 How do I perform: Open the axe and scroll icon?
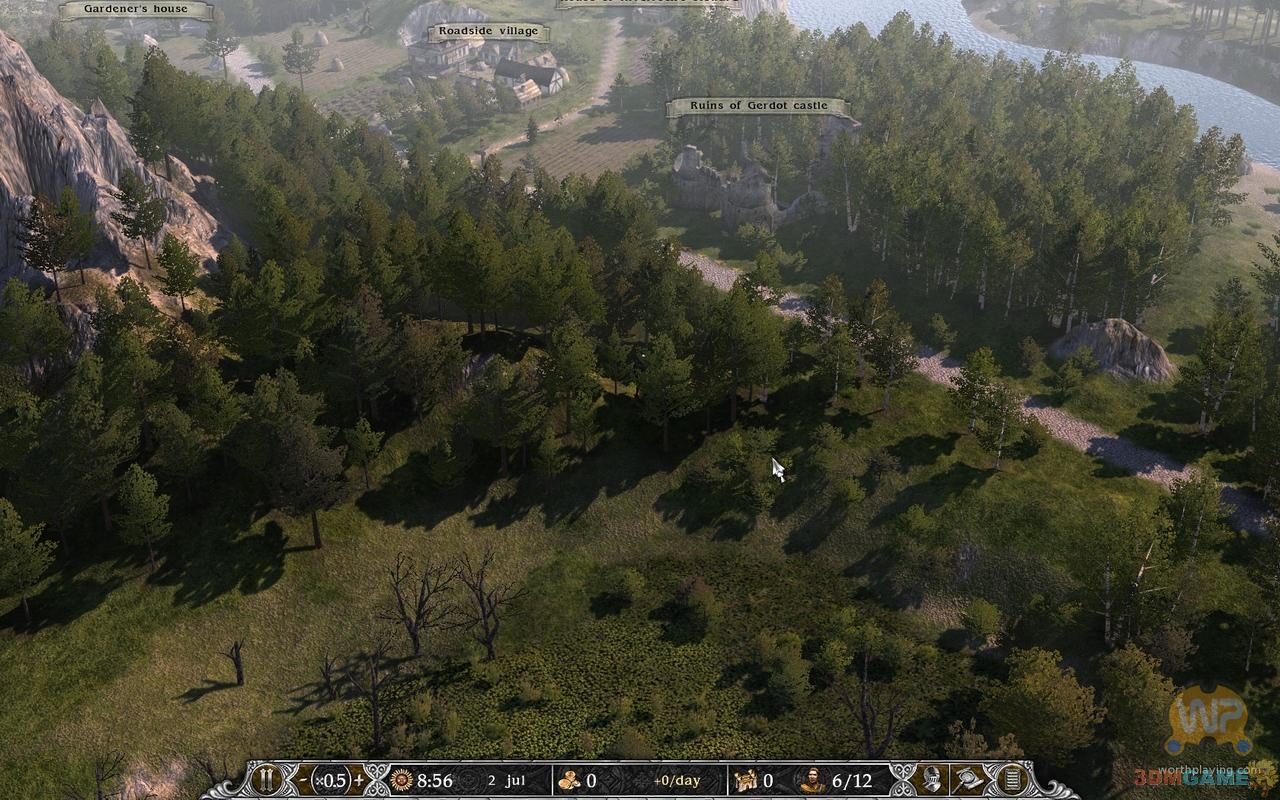(x=970, y=780)
